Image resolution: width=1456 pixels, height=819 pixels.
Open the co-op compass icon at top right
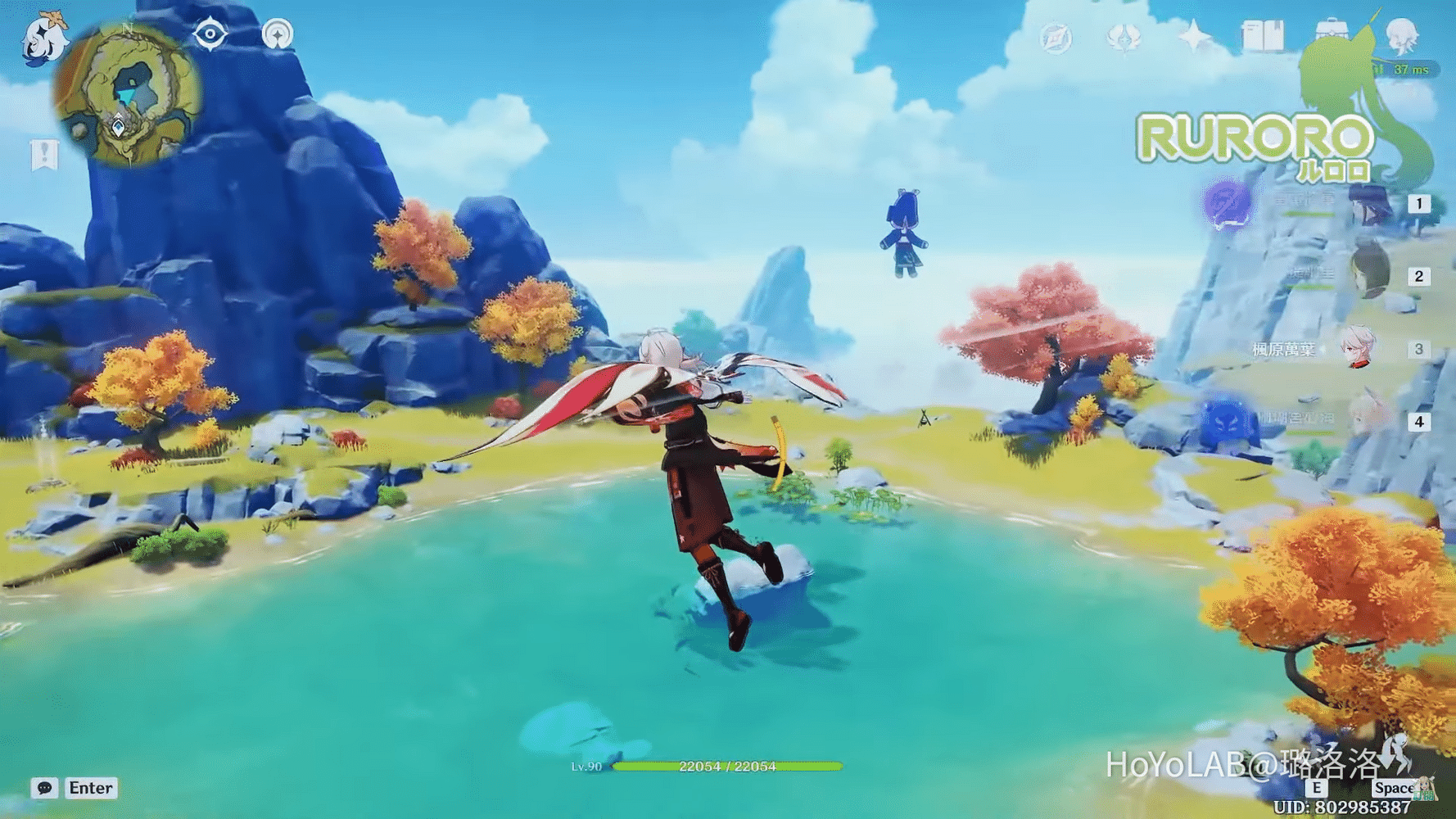pyautogui.click(x=1056, y=37)
